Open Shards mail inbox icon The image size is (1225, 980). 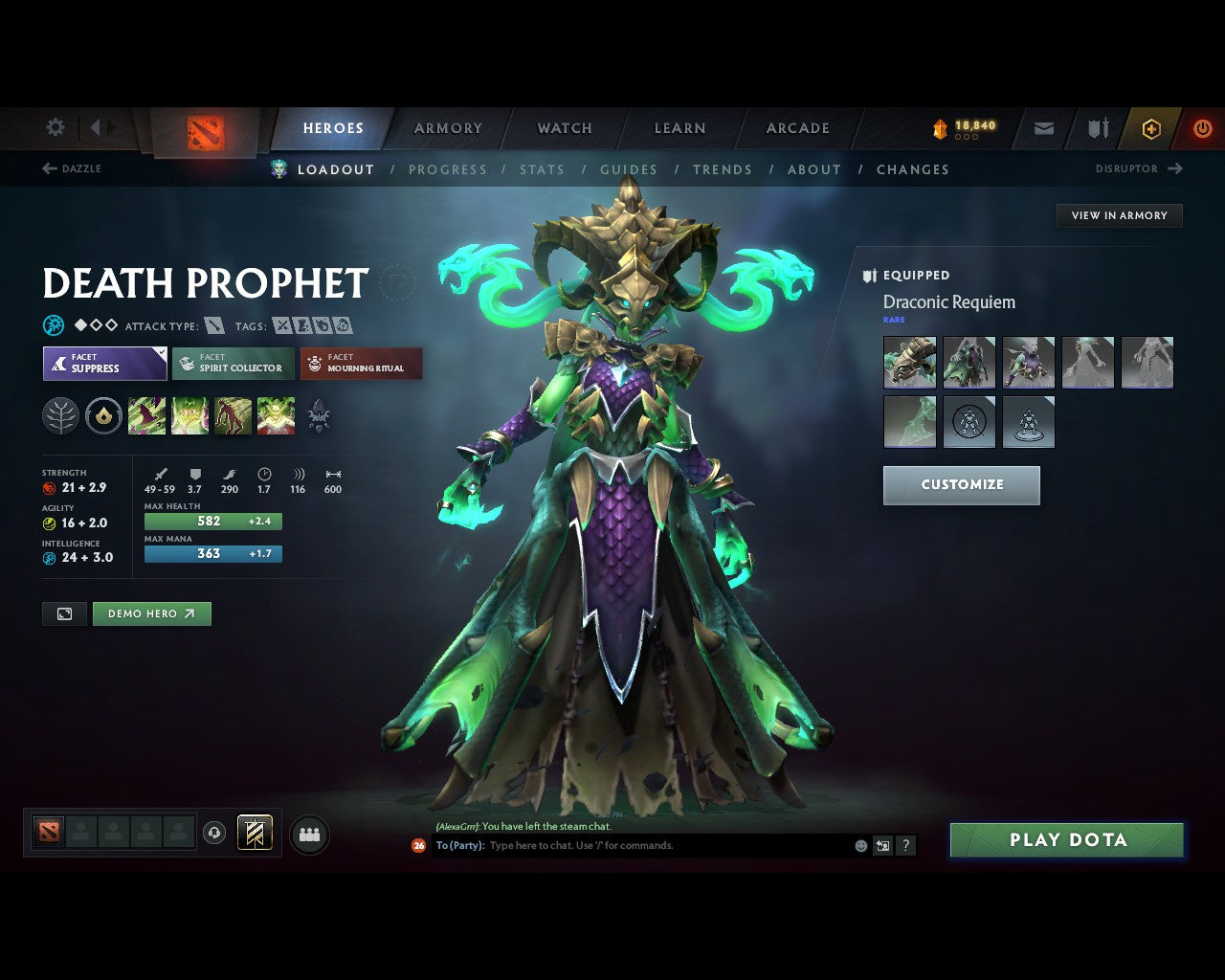point(1042,127)
